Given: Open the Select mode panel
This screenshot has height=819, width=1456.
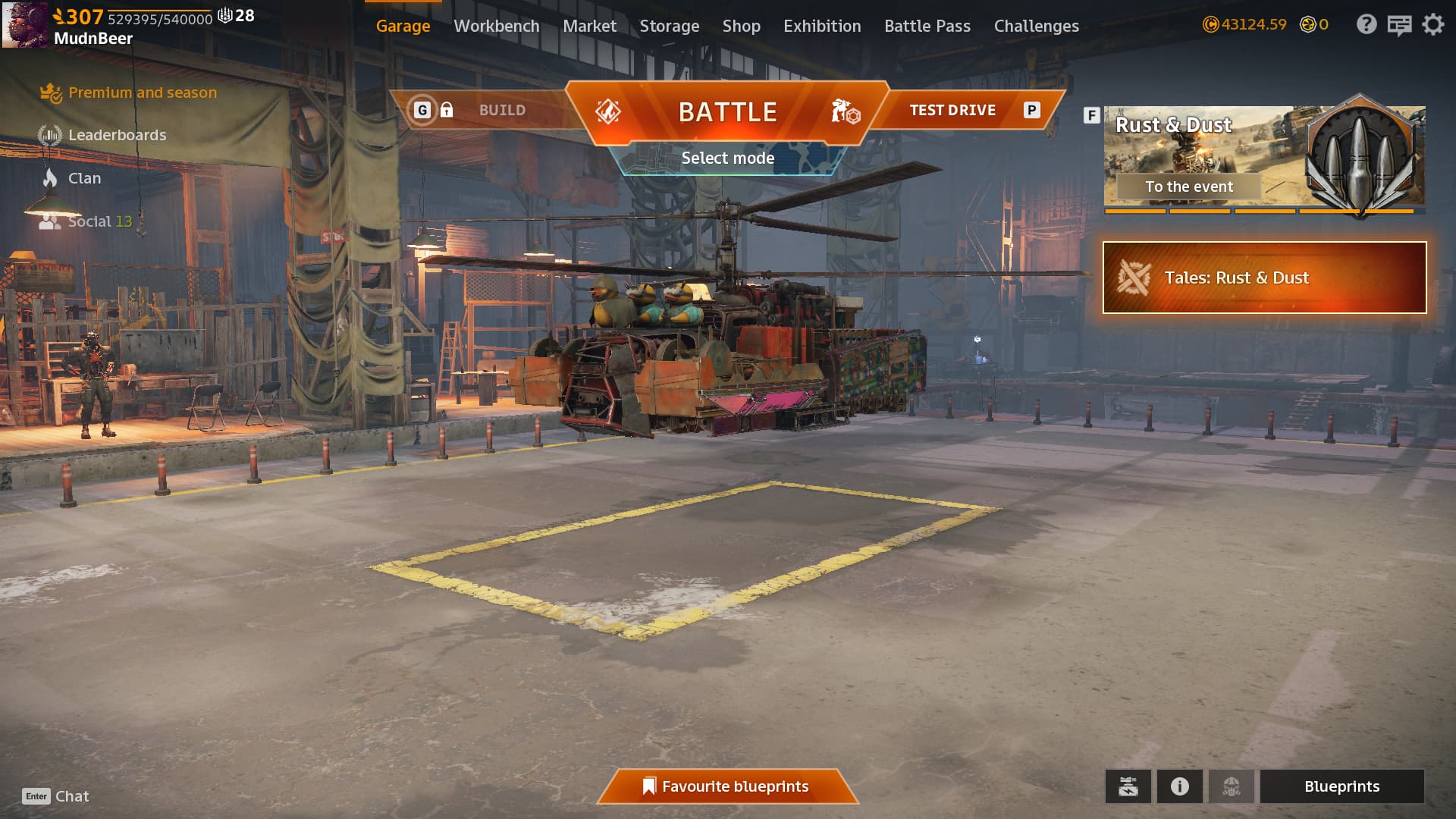Looking at the screenshot, I should 727,158.
